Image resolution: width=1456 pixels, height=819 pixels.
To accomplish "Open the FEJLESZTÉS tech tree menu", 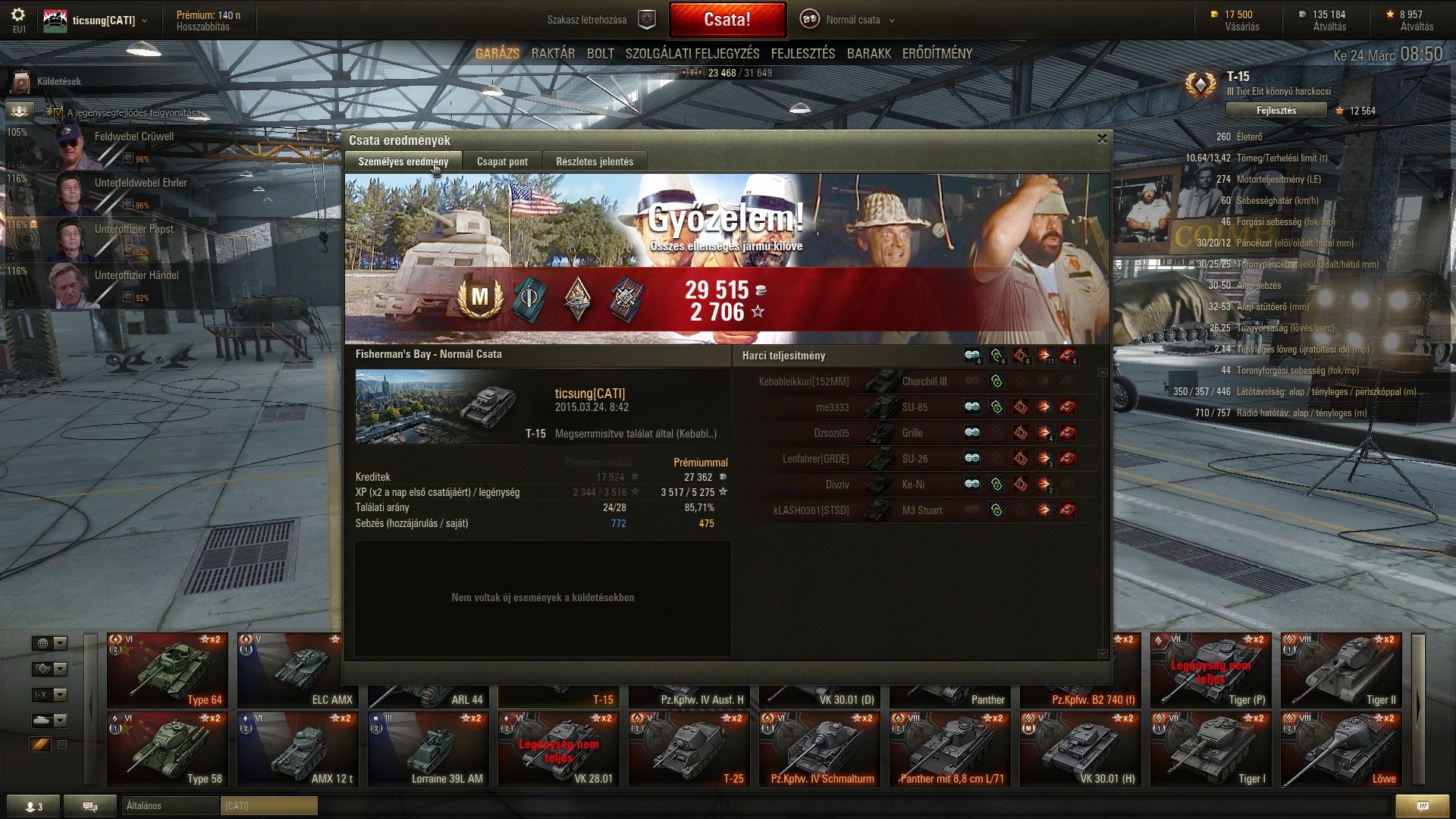I will (x=802, y=54).
